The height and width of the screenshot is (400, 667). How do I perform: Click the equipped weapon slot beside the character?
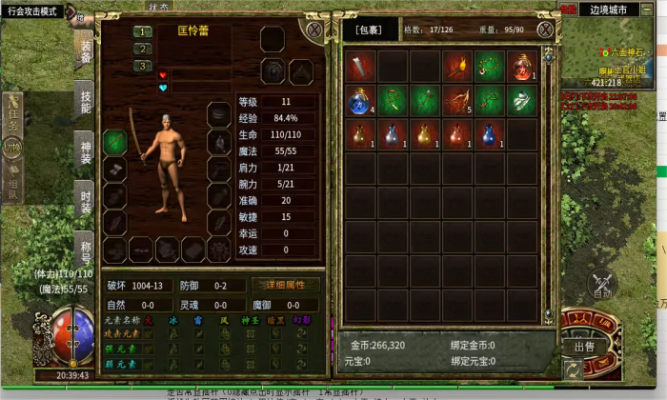click(115, 141)
